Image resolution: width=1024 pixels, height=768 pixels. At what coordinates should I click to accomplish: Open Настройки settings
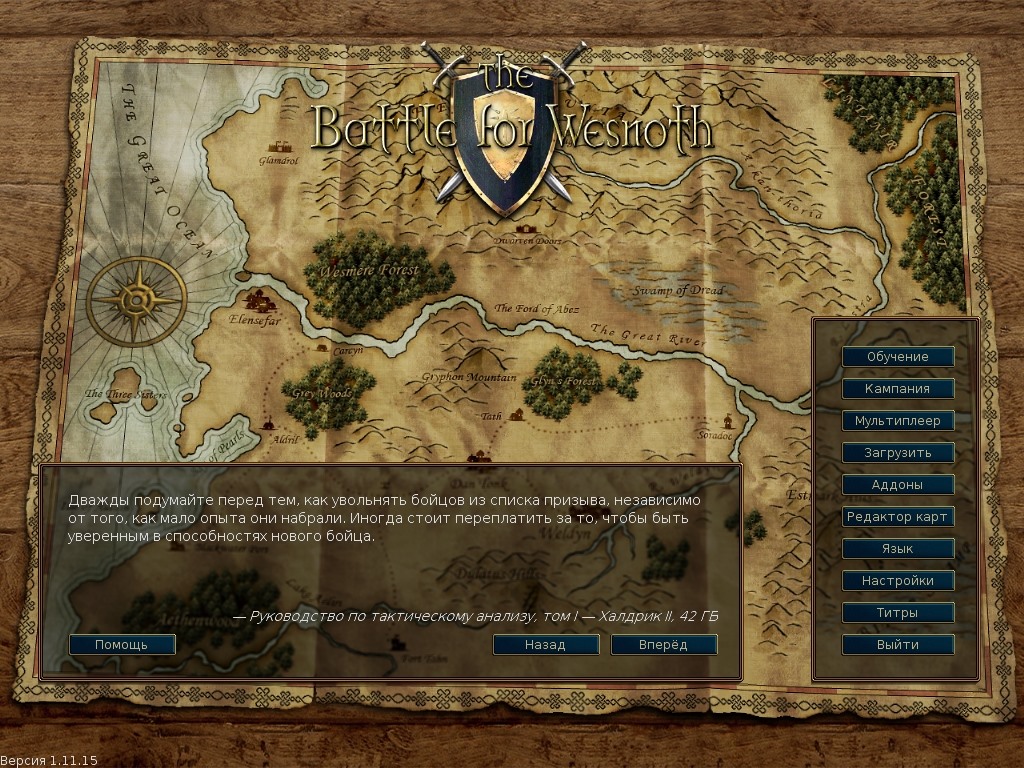(897, 581)
